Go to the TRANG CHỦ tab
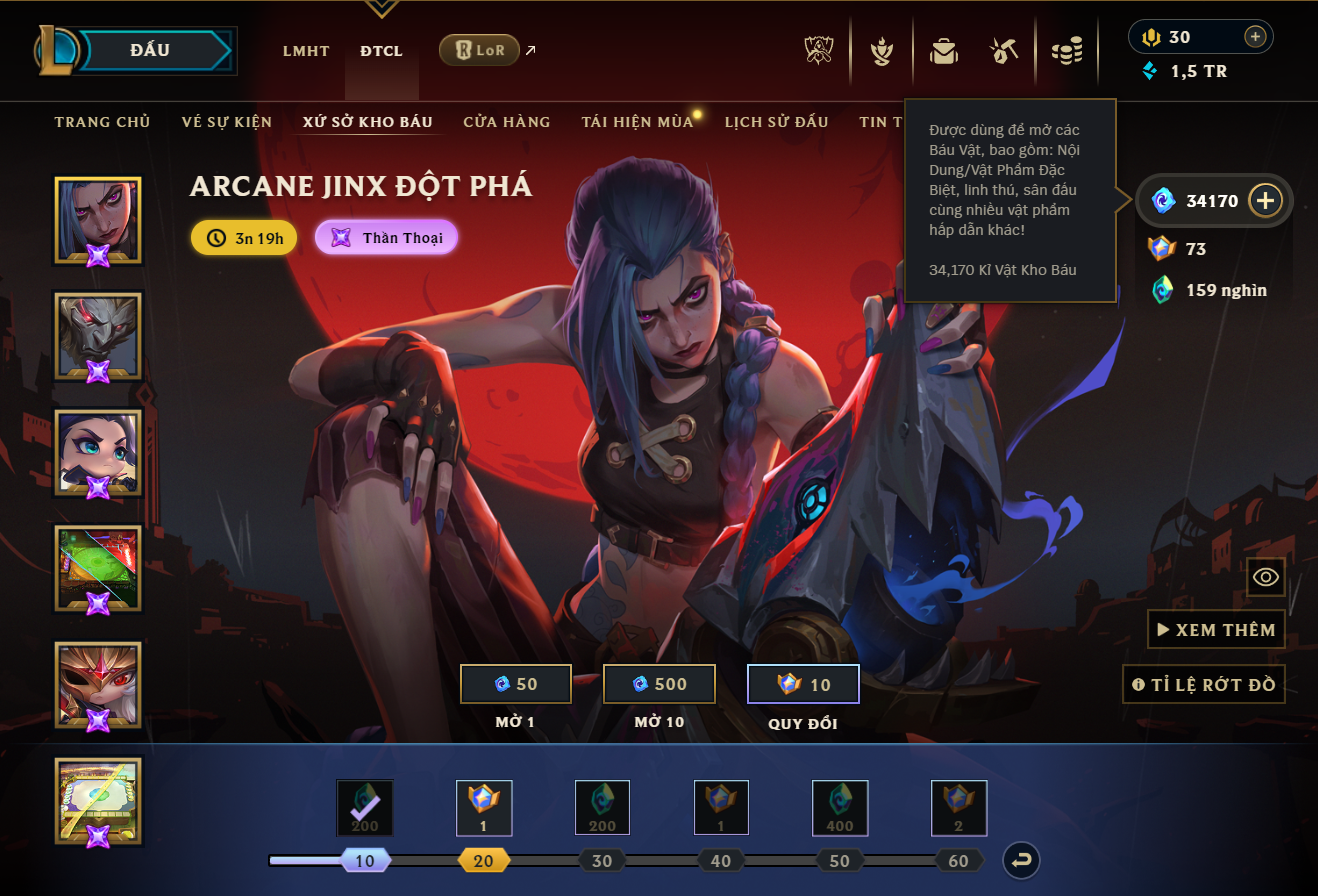This screenshot has height=896, width=1318. point(102,122)
